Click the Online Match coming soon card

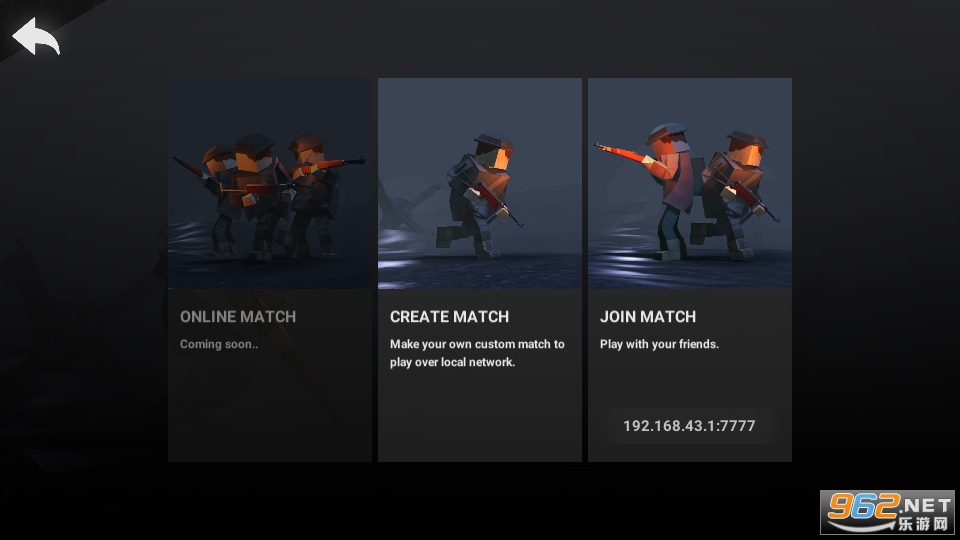coord(270,270)
